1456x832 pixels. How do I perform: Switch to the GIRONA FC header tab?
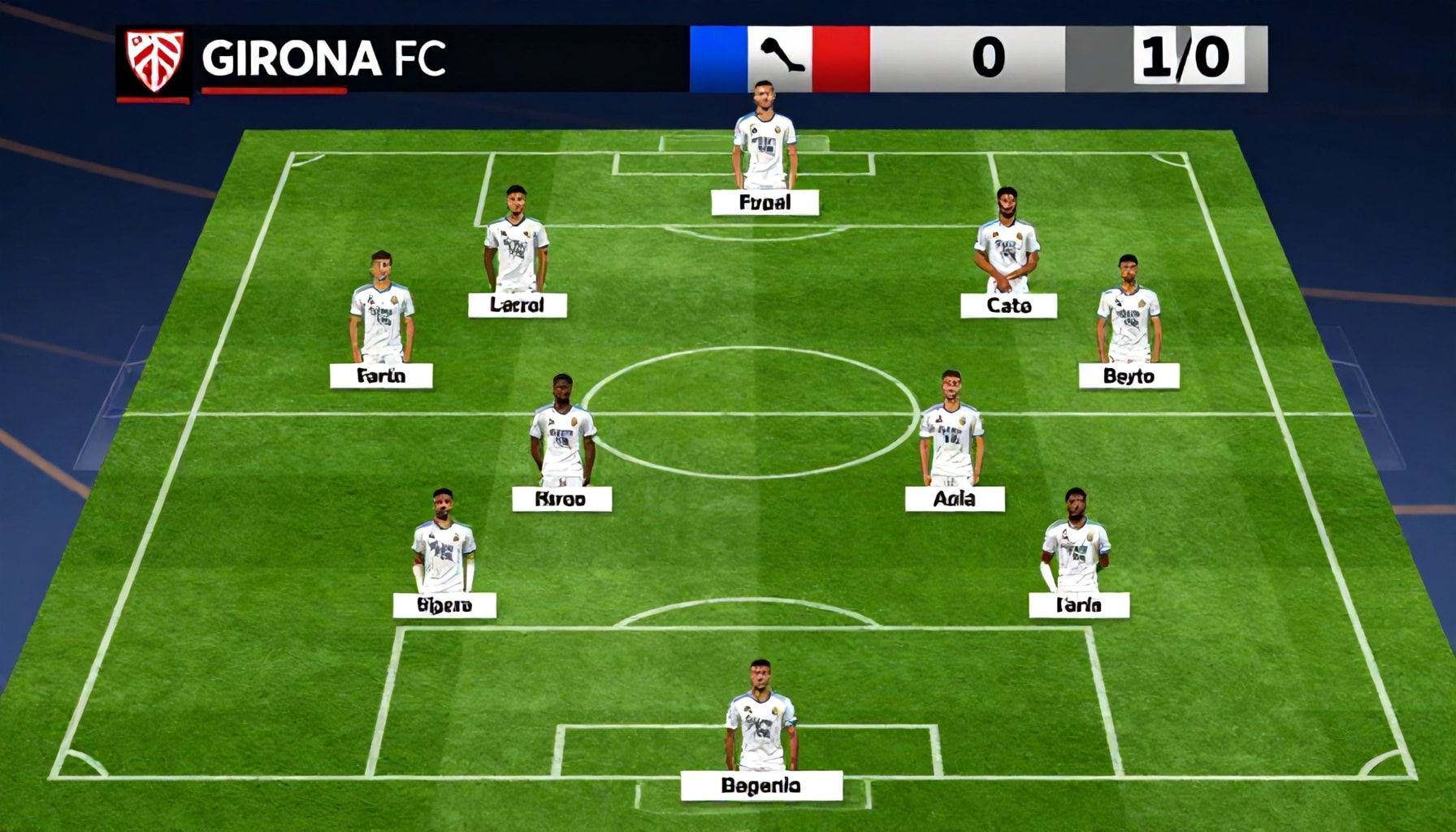[x=325, y=57]
